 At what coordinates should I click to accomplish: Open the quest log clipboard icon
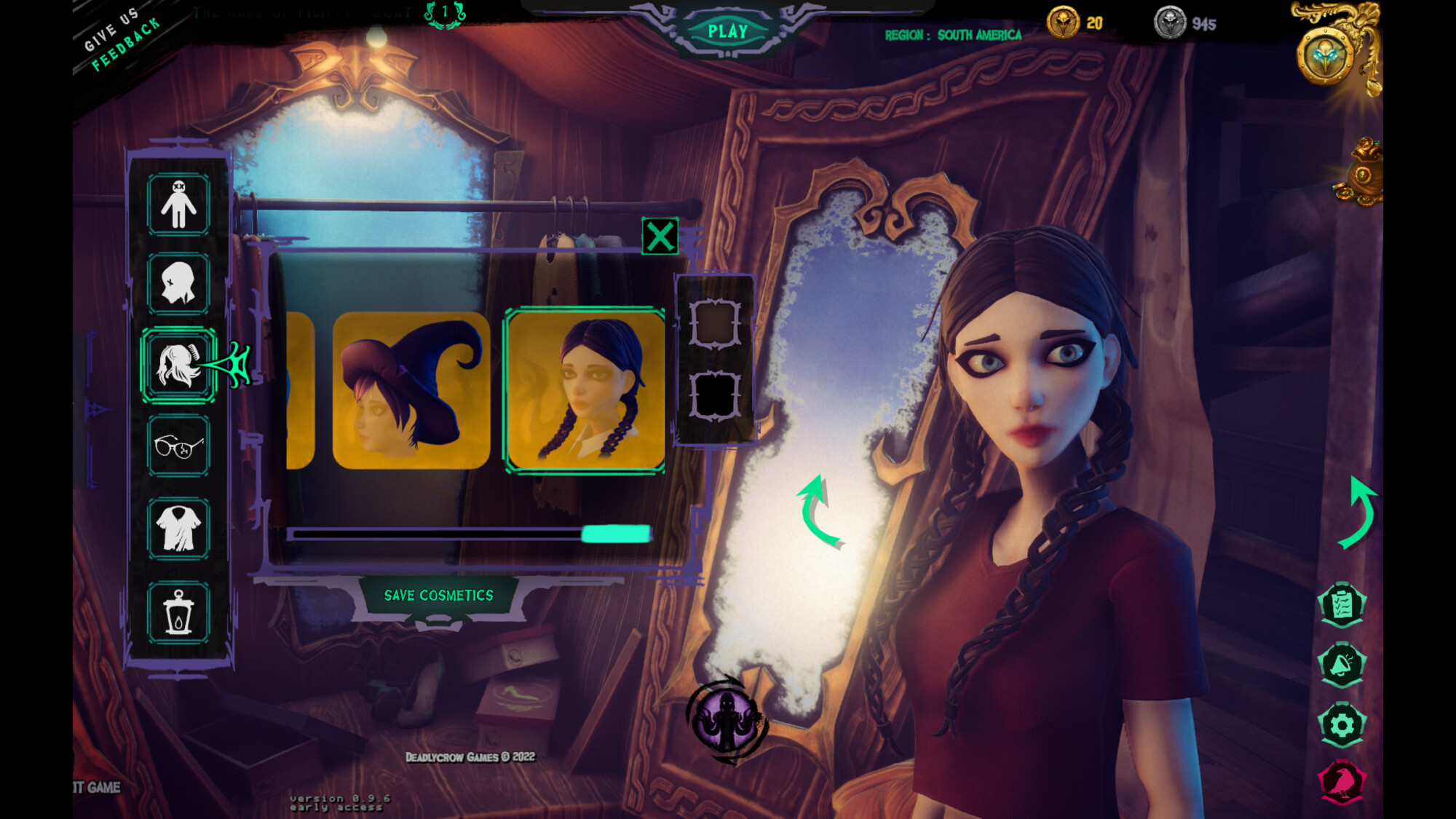pos(1342,605)
